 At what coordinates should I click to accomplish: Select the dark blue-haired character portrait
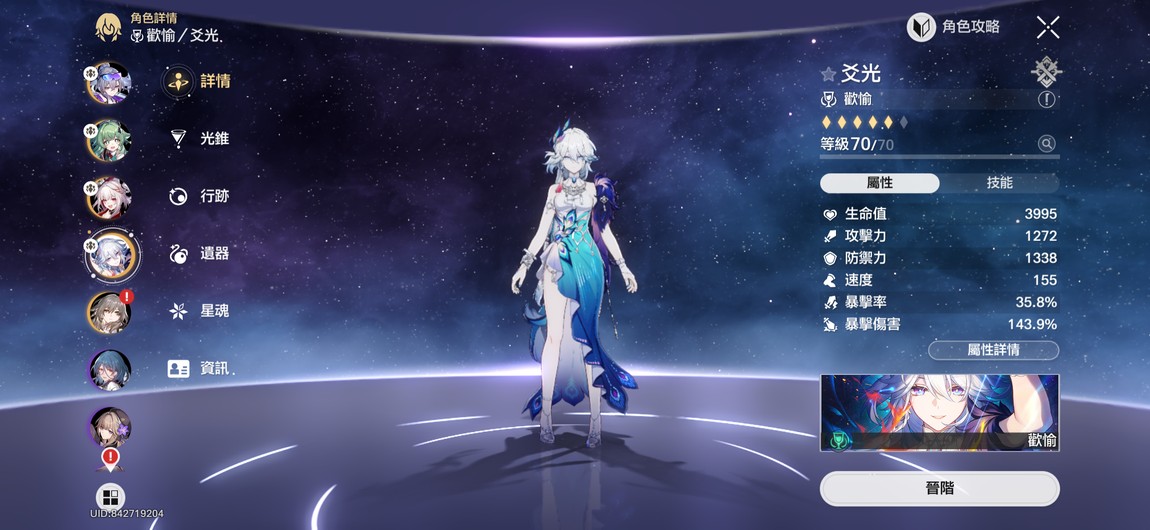point(108,369)
